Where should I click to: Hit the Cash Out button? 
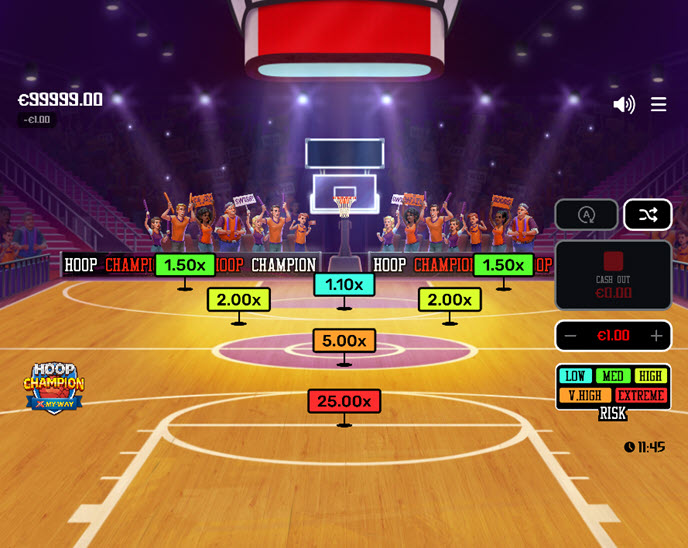[613, 275]
